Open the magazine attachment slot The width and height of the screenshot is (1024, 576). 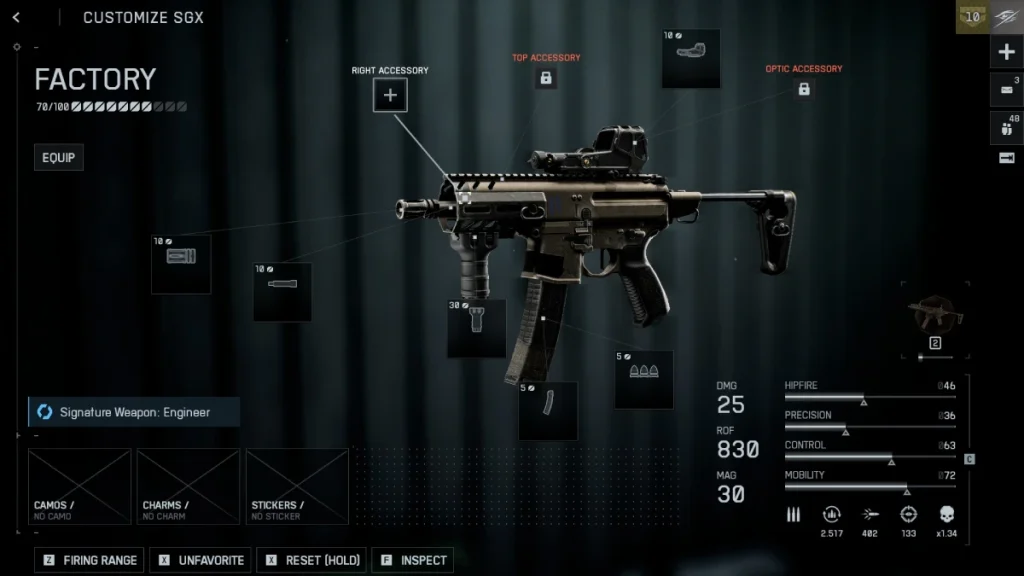(547, 410)
